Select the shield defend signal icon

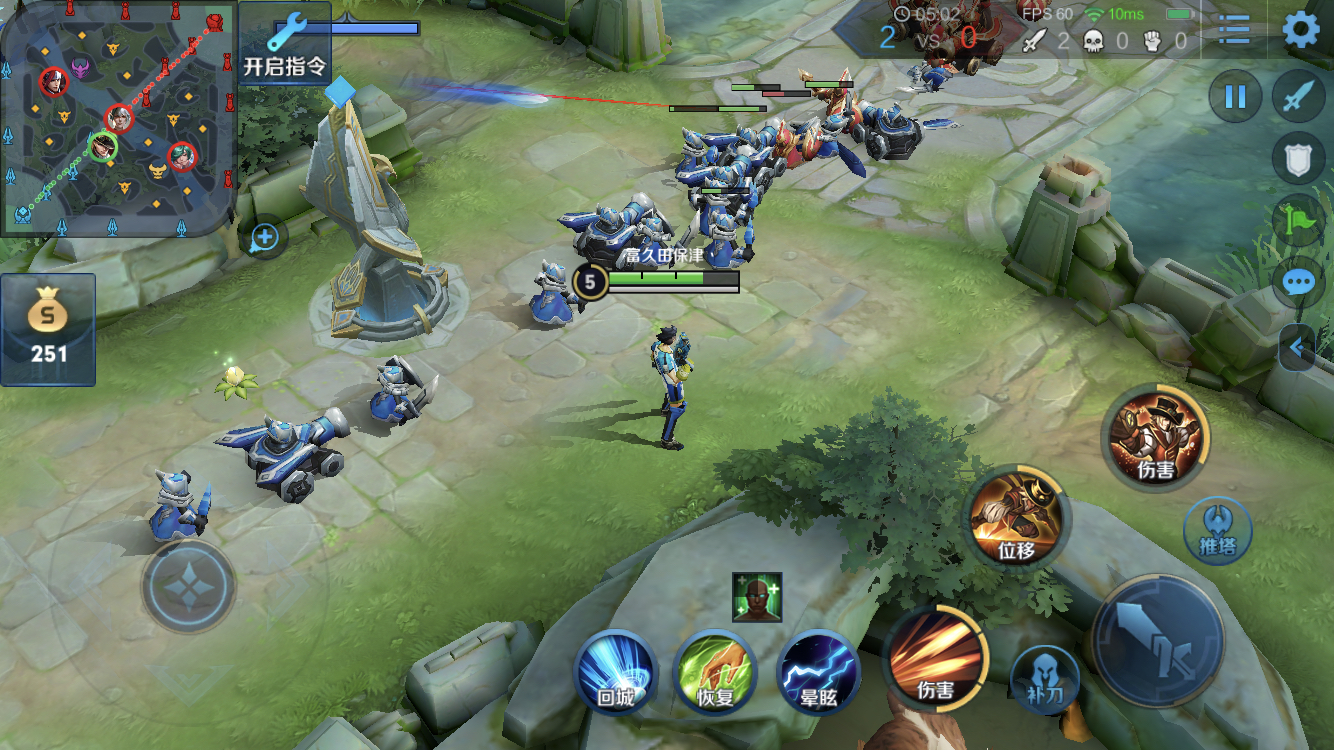point(1298,159)
